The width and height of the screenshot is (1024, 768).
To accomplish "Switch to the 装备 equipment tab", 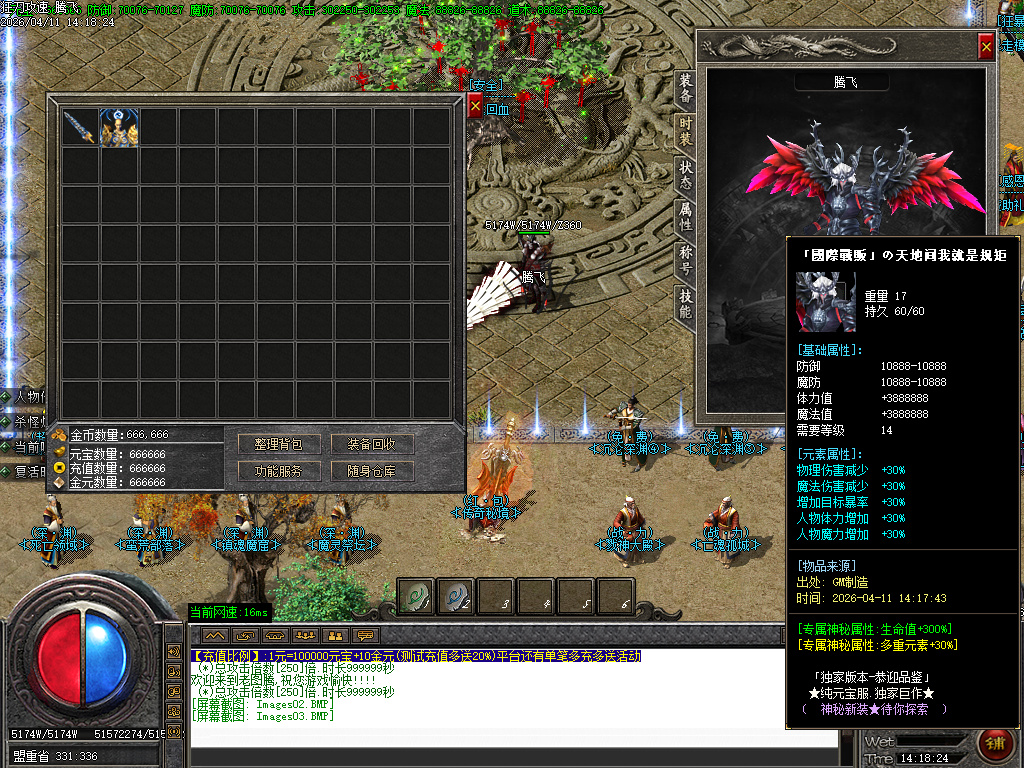I will (x=685, y=88).
